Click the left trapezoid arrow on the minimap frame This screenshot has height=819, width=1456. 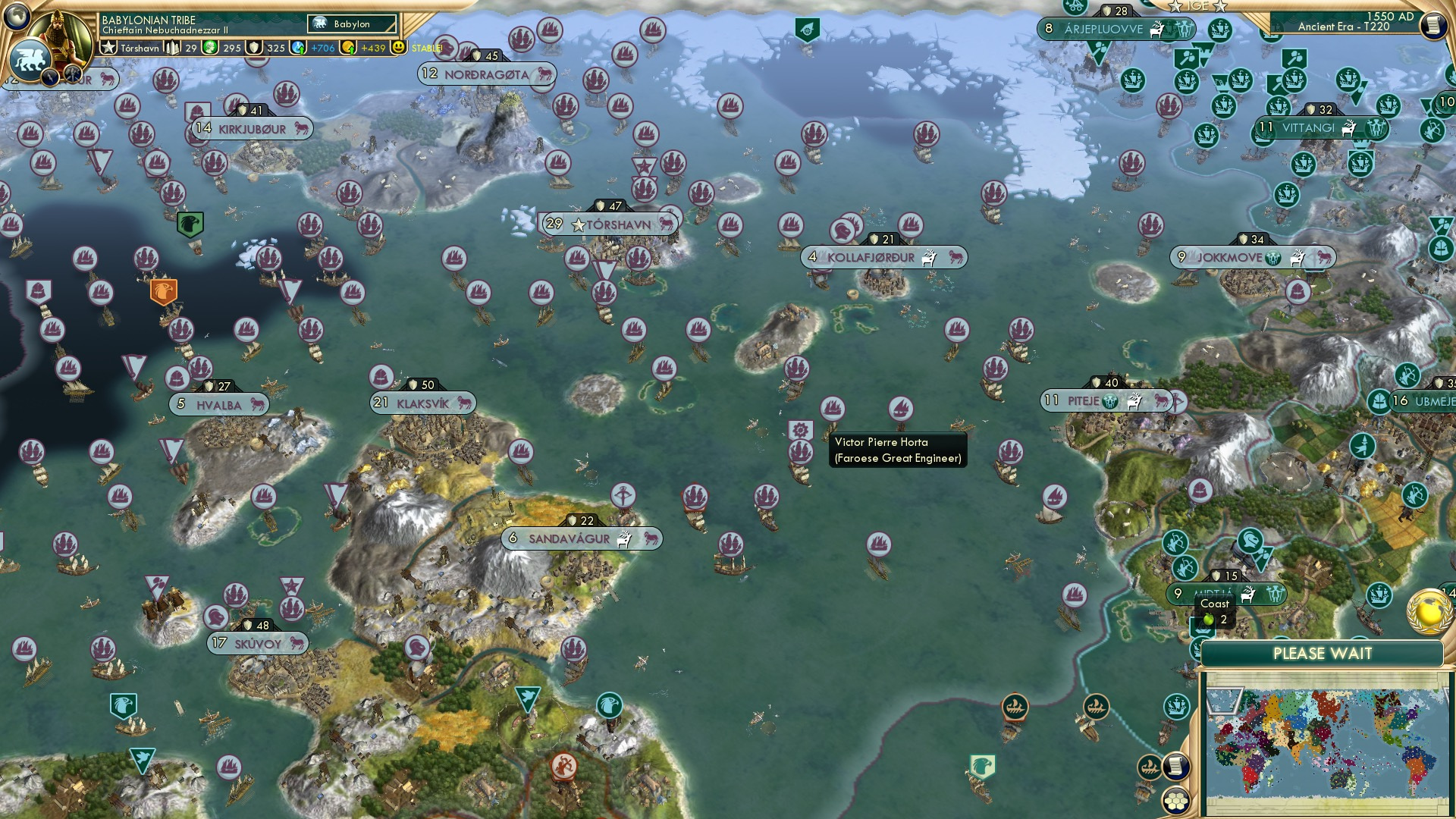(1225, 701)
